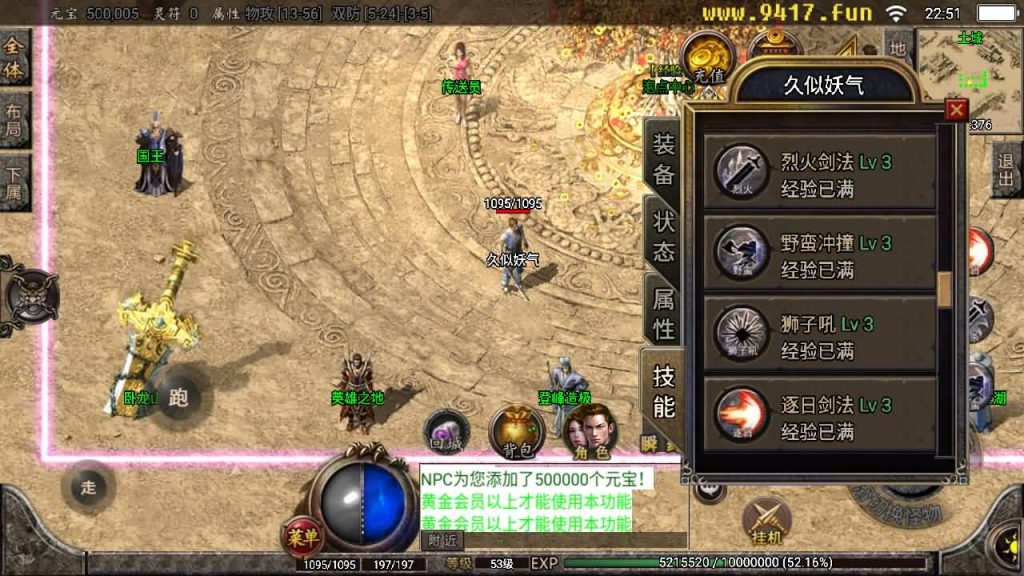Select the 烈火剑法 skill row
This screenshot has height=576, width=1024.
click(819, 175)
